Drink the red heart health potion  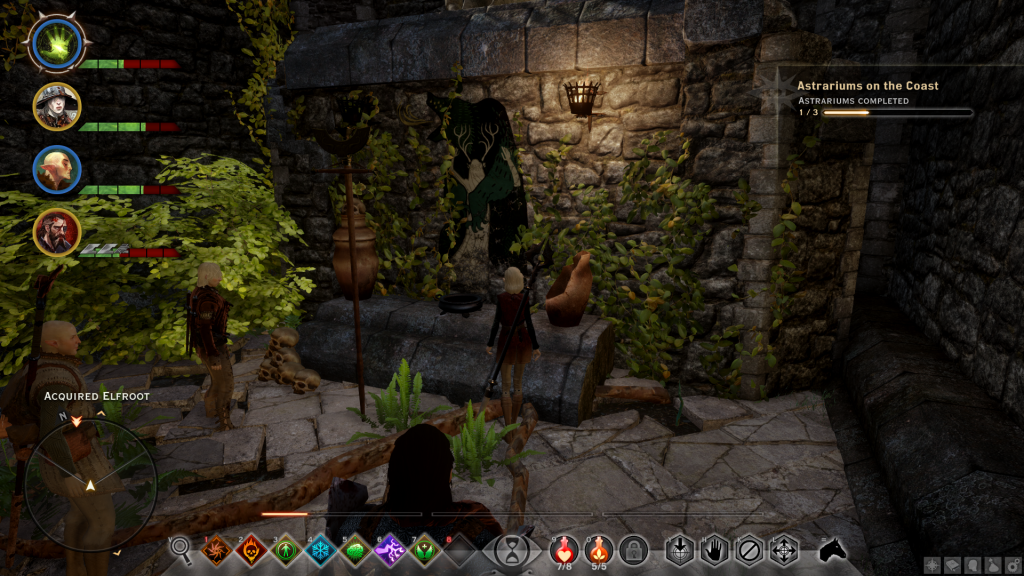coord(564,548)
